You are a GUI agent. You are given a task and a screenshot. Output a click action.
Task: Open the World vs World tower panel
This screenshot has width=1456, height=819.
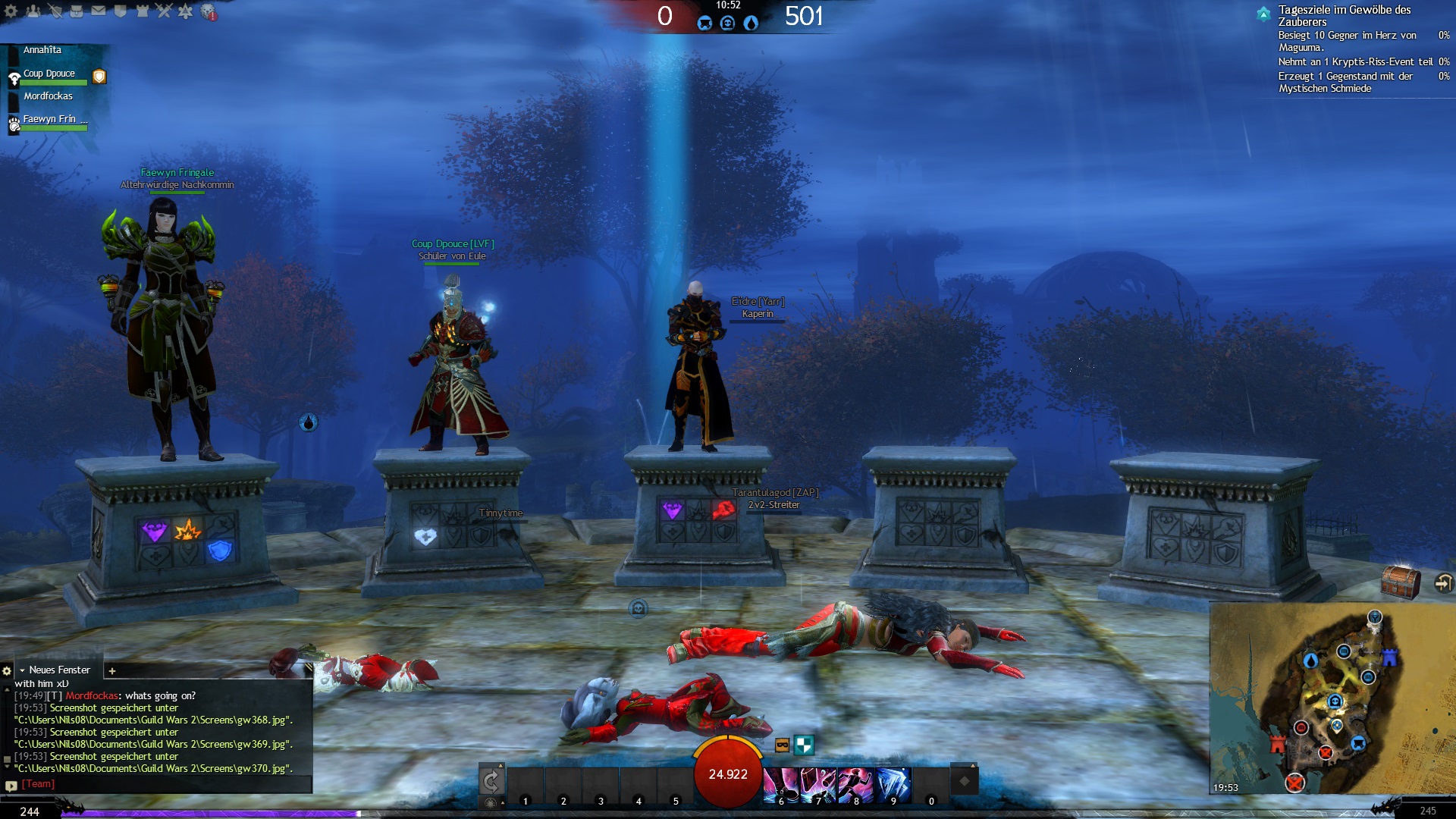pyautogui.click(x=142, y=11)
